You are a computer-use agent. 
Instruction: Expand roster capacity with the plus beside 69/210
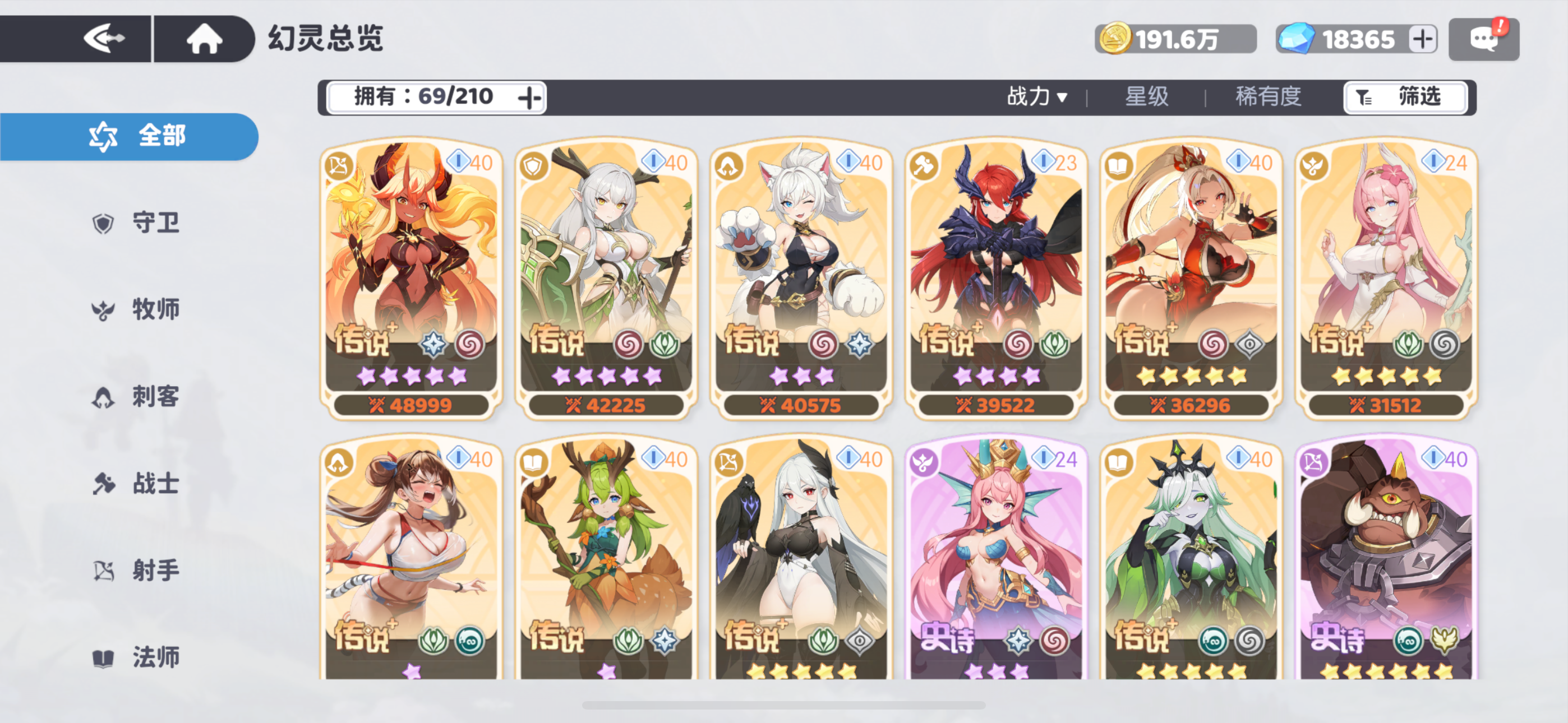coord(529,97)
